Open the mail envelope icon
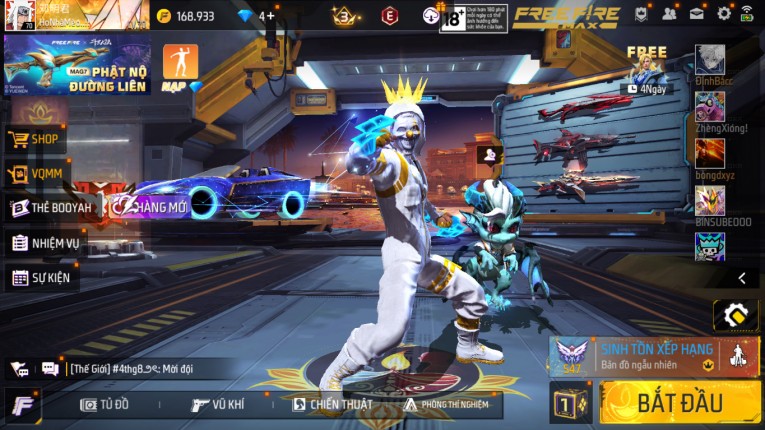 coord(696,14)
